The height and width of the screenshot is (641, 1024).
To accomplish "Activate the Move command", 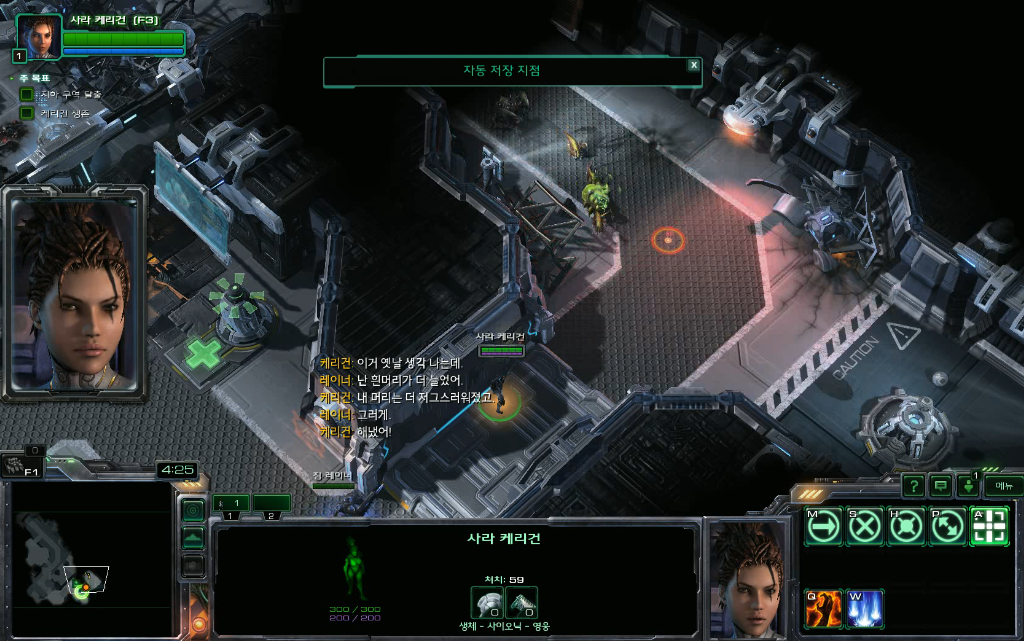I will coord(822,527).
